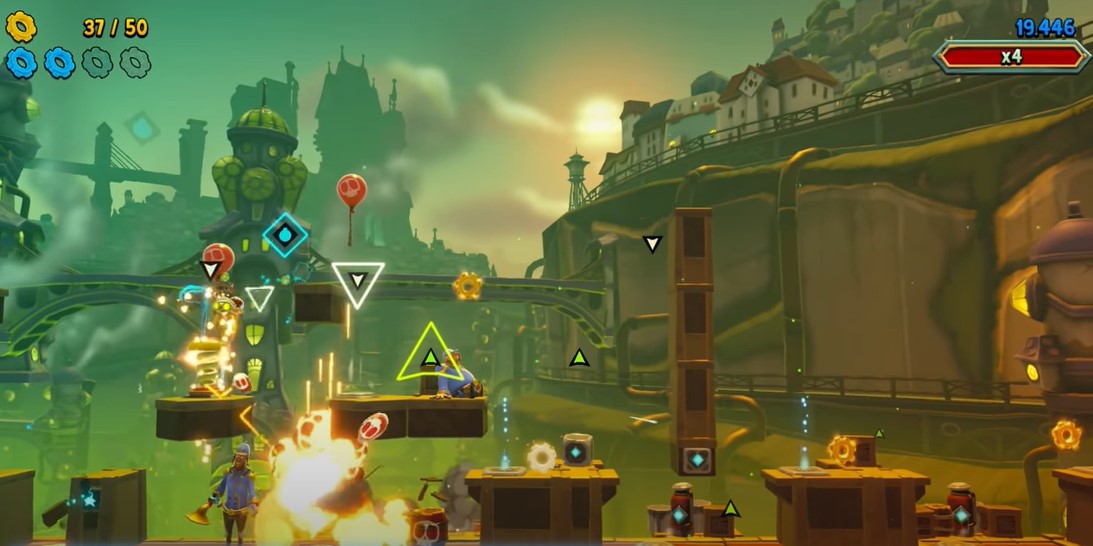Viewport: 1093px width, 546px height.
Task: Click the gold gear collectible icon
Action: click(21, 27)
